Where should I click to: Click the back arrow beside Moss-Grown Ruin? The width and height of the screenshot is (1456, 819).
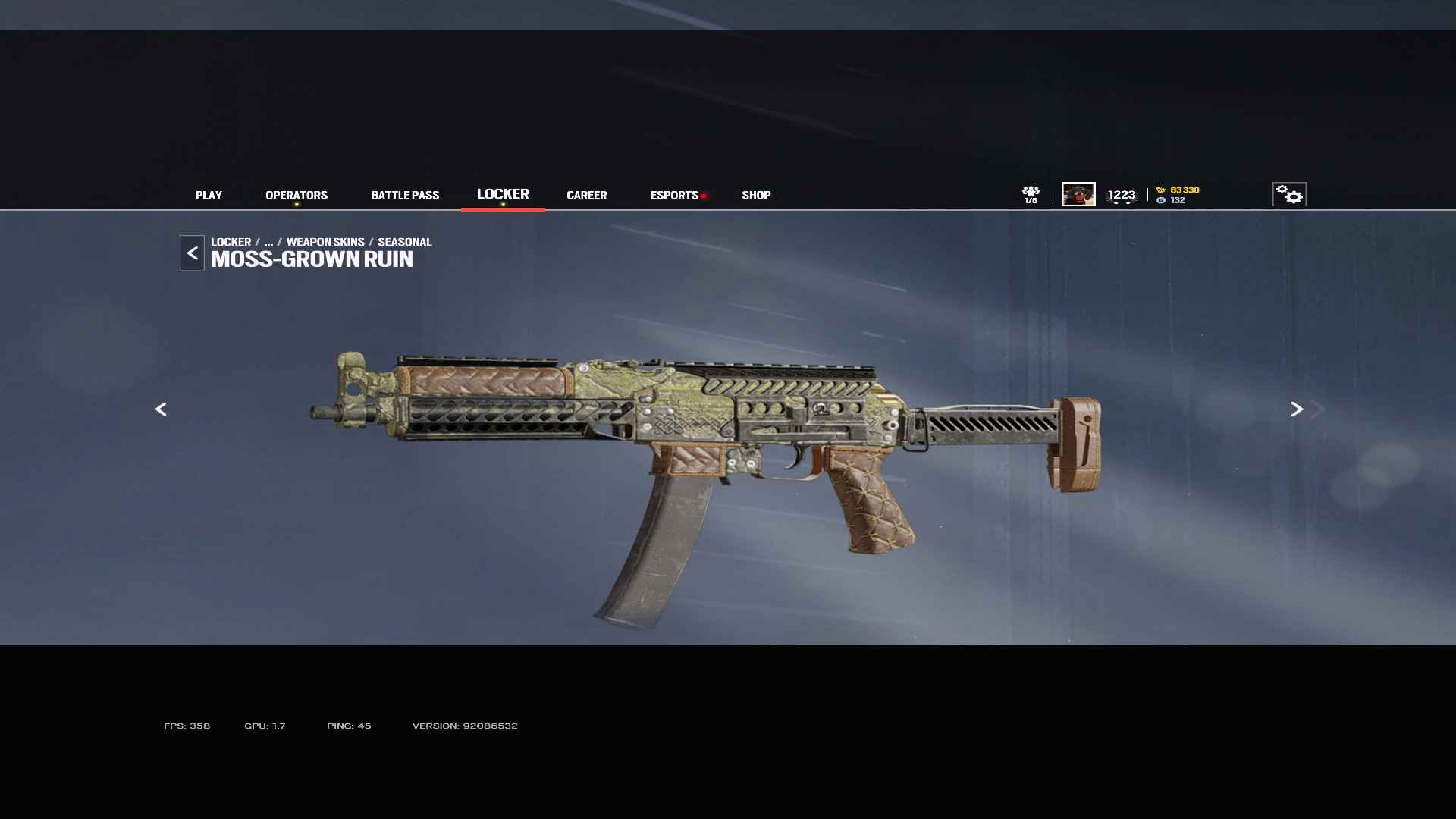(x=192, y=253)
